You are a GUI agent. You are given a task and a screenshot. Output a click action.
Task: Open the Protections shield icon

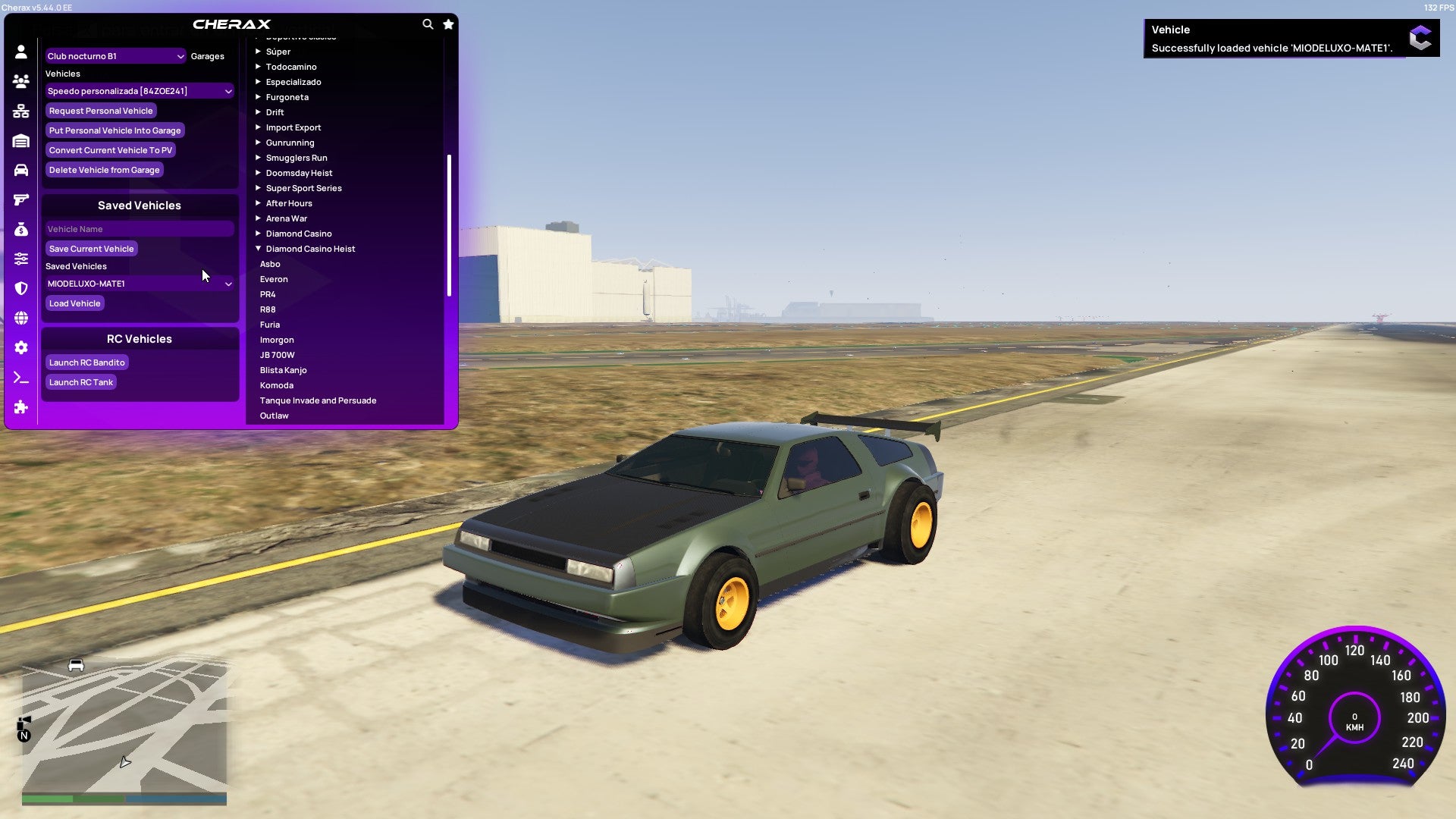[21, 287]
